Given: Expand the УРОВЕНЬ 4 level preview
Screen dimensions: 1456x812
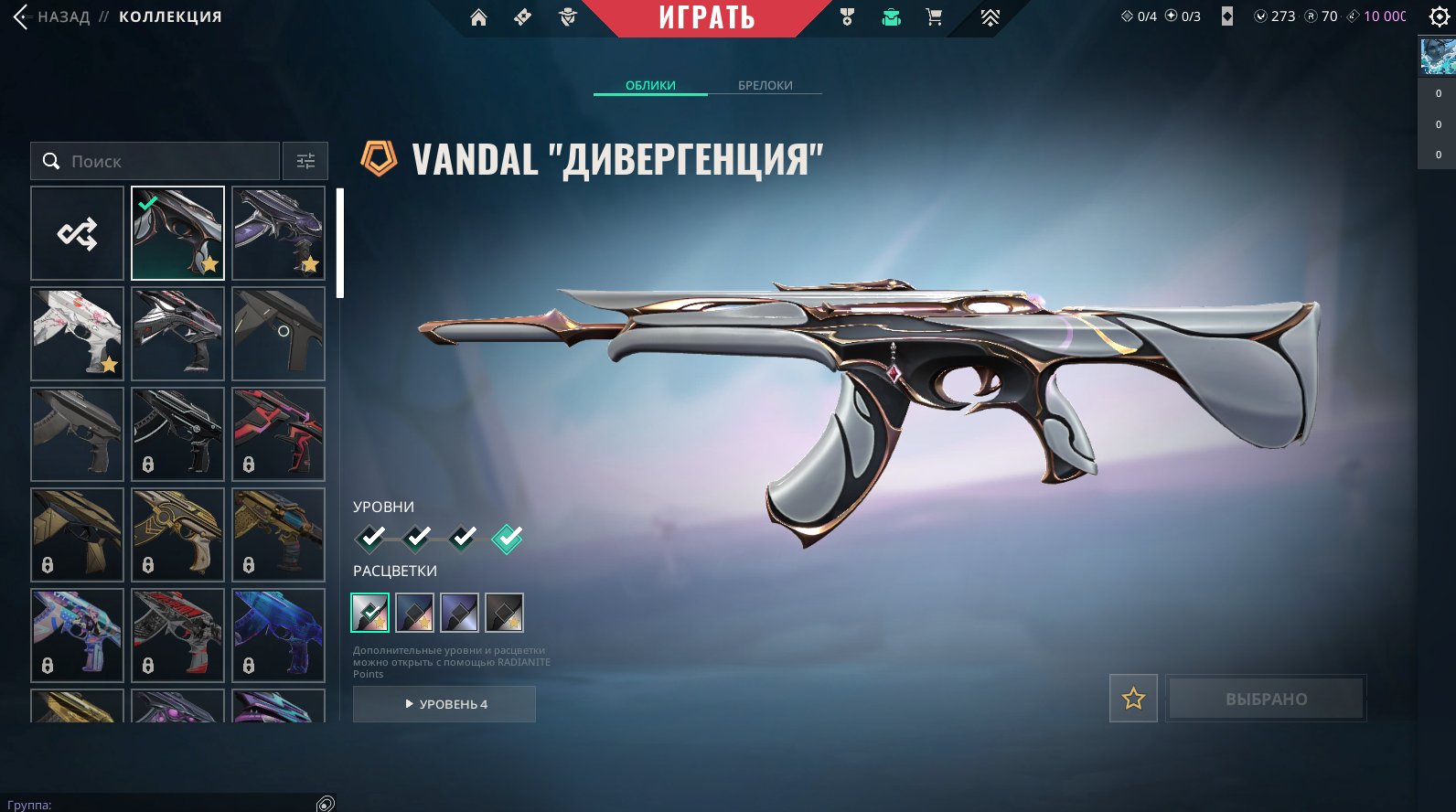Looking at the screenshot, I should pos(444,704).
